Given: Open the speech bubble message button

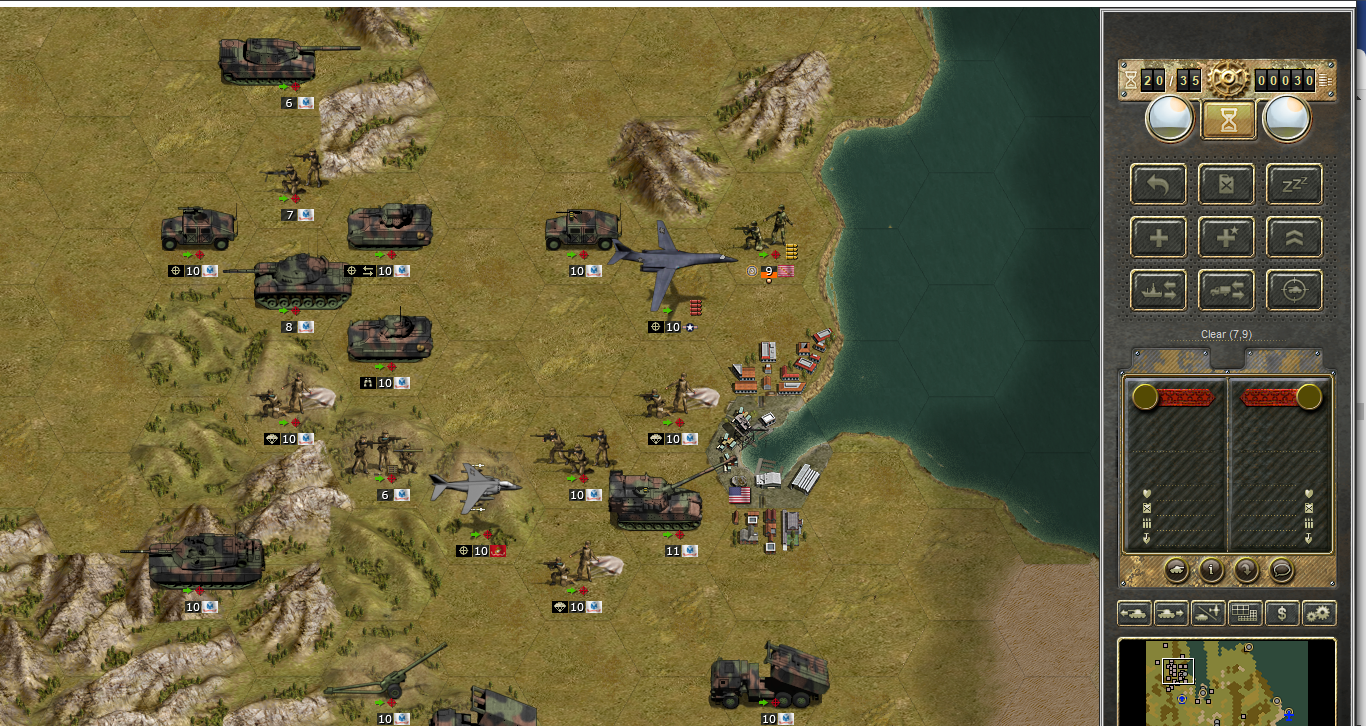Looking at the screenshot, I should (x=1281, y=571).
